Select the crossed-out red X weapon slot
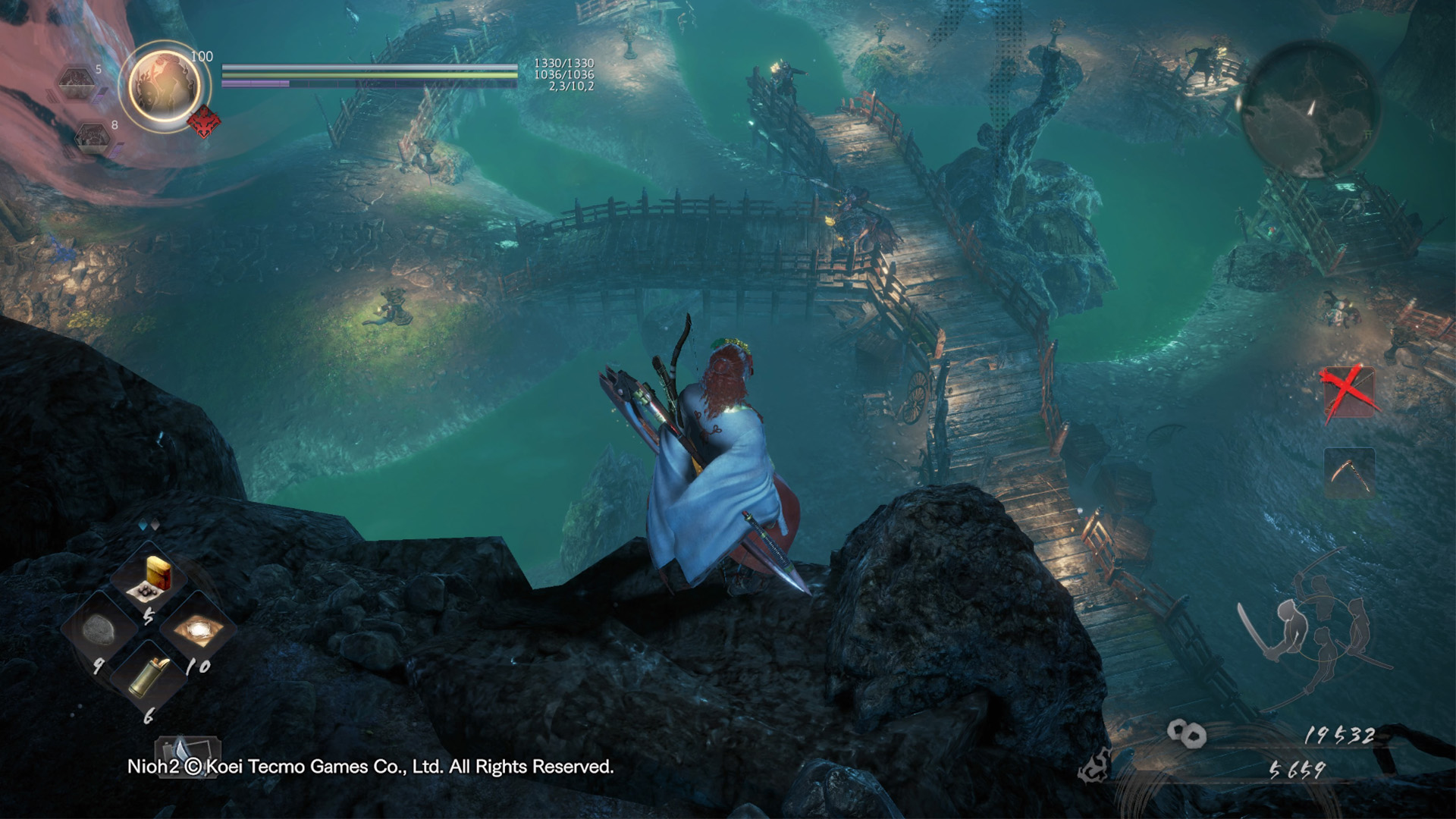The width and height of the screenshot is (1456, 819). (x=1349, y=392)
